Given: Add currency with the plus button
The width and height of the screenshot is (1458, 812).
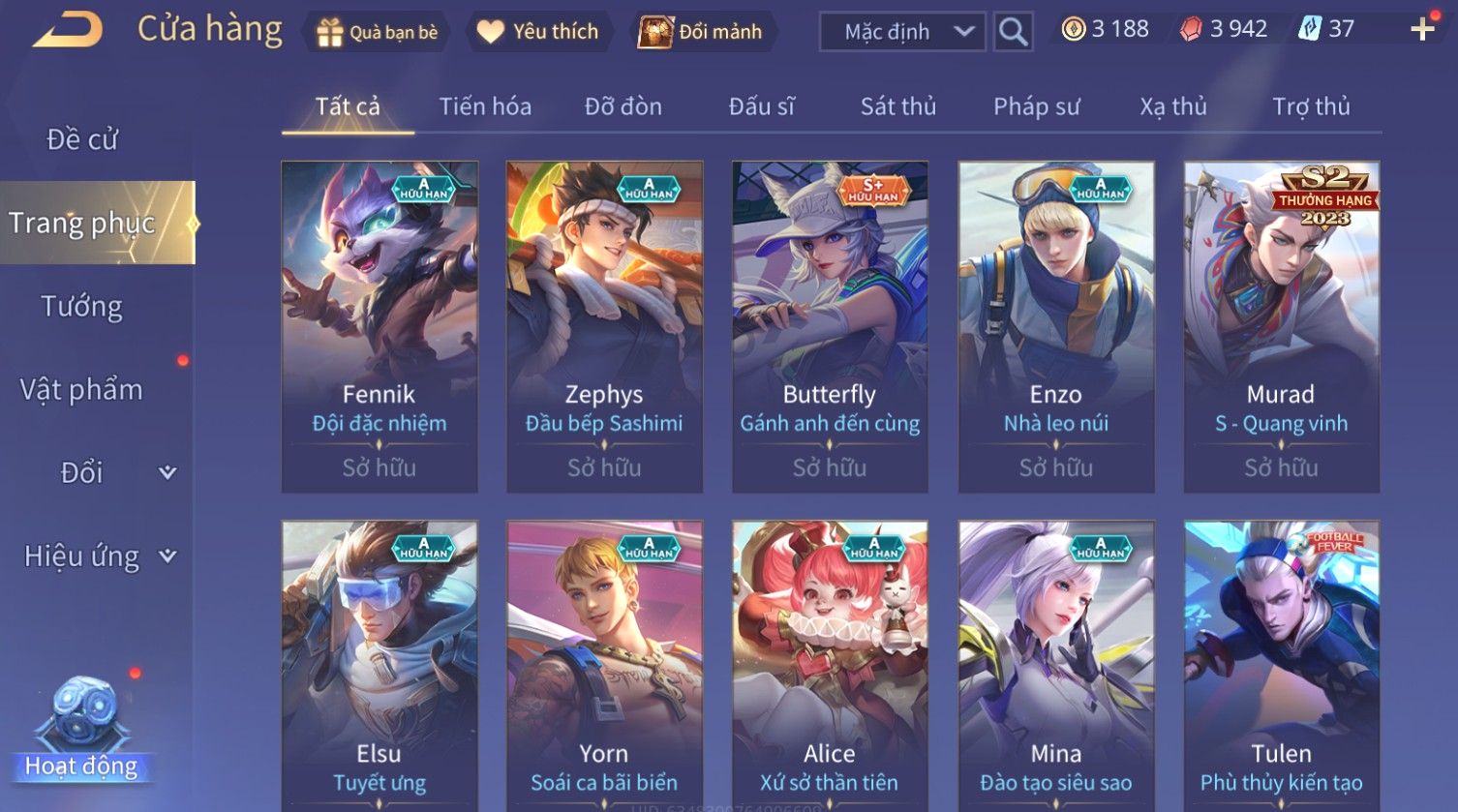Looking at the screenshot, I should pyautogui.click(x=1422, y=30).
